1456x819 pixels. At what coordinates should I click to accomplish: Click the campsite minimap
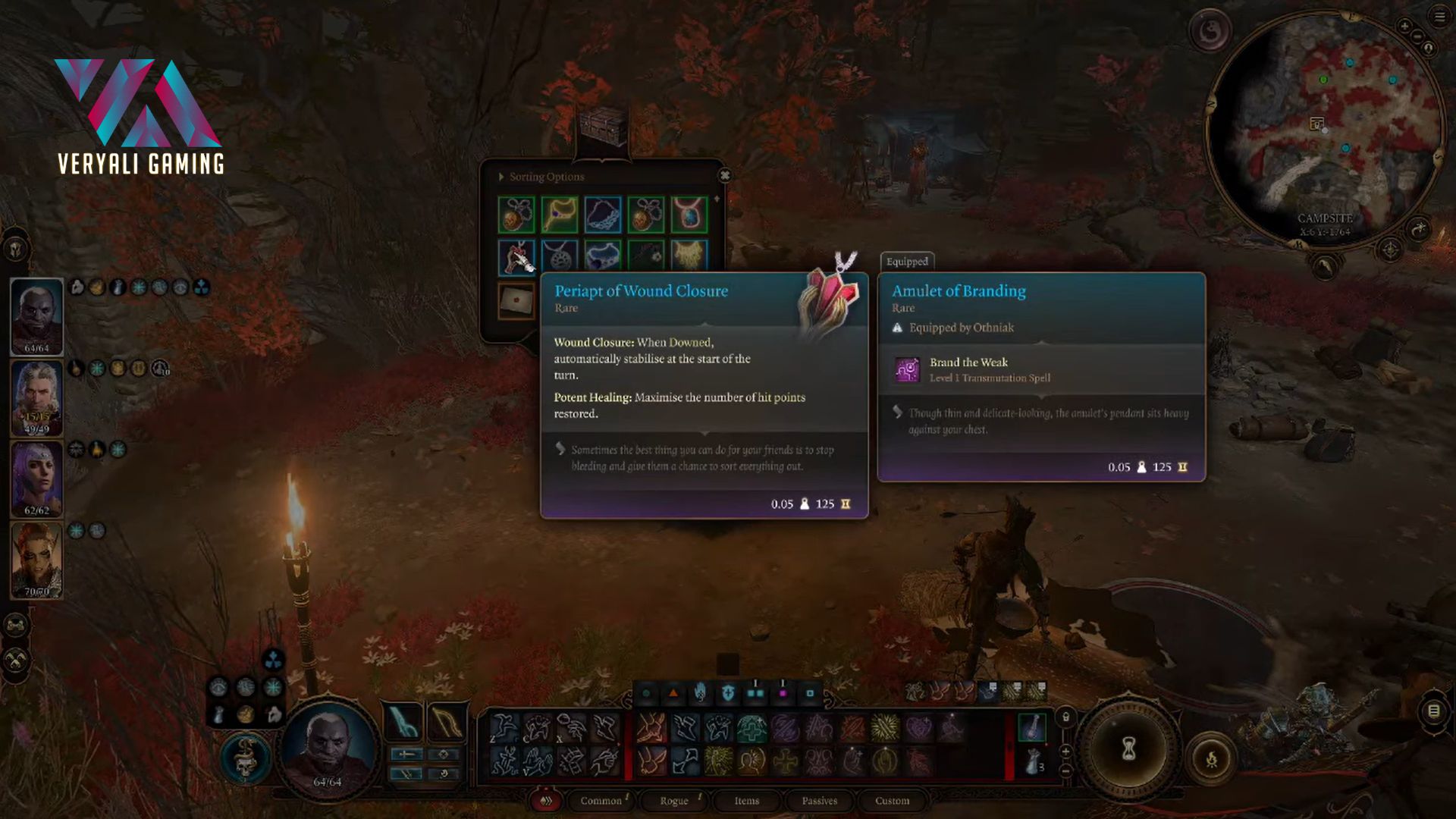coord(1324,129)
